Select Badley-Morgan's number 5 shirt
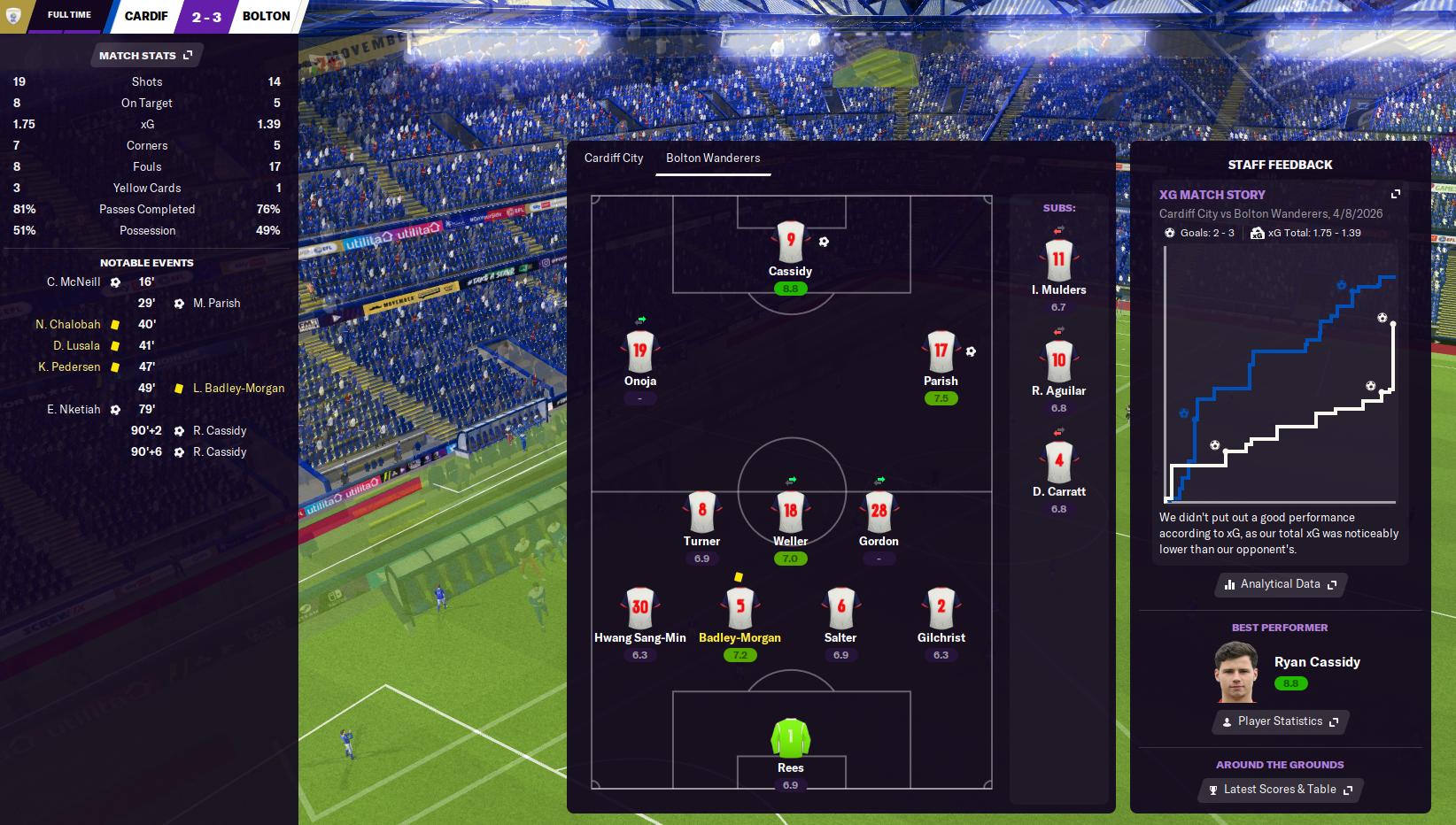 [740, 608]
